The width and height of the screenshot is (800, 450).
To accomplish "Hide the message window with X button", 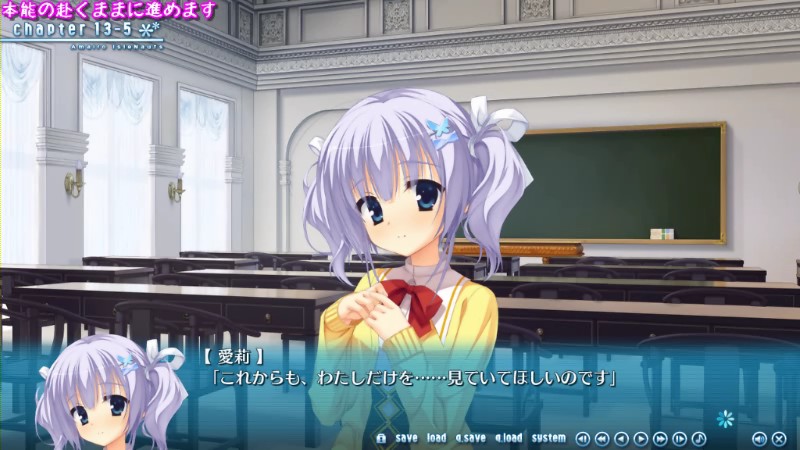I will tap(779, 438).
